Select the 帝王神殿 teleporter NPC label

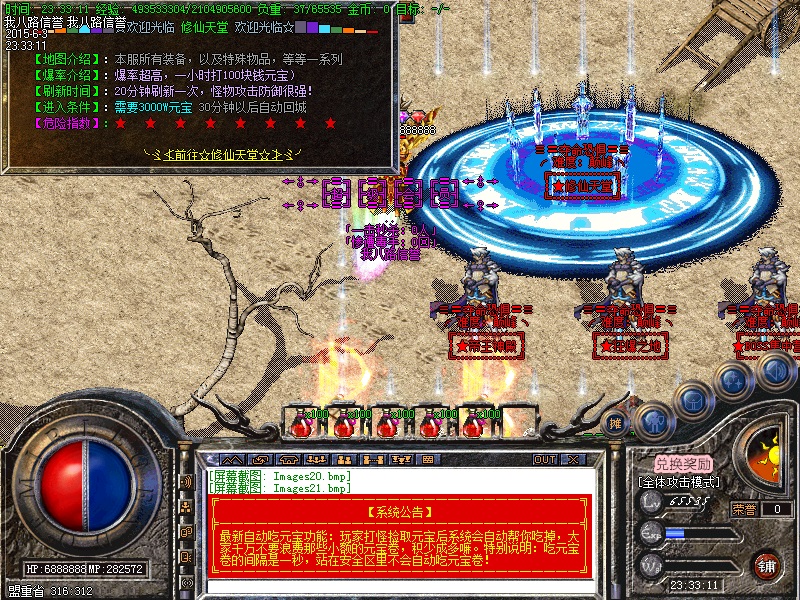coord(488,346)
